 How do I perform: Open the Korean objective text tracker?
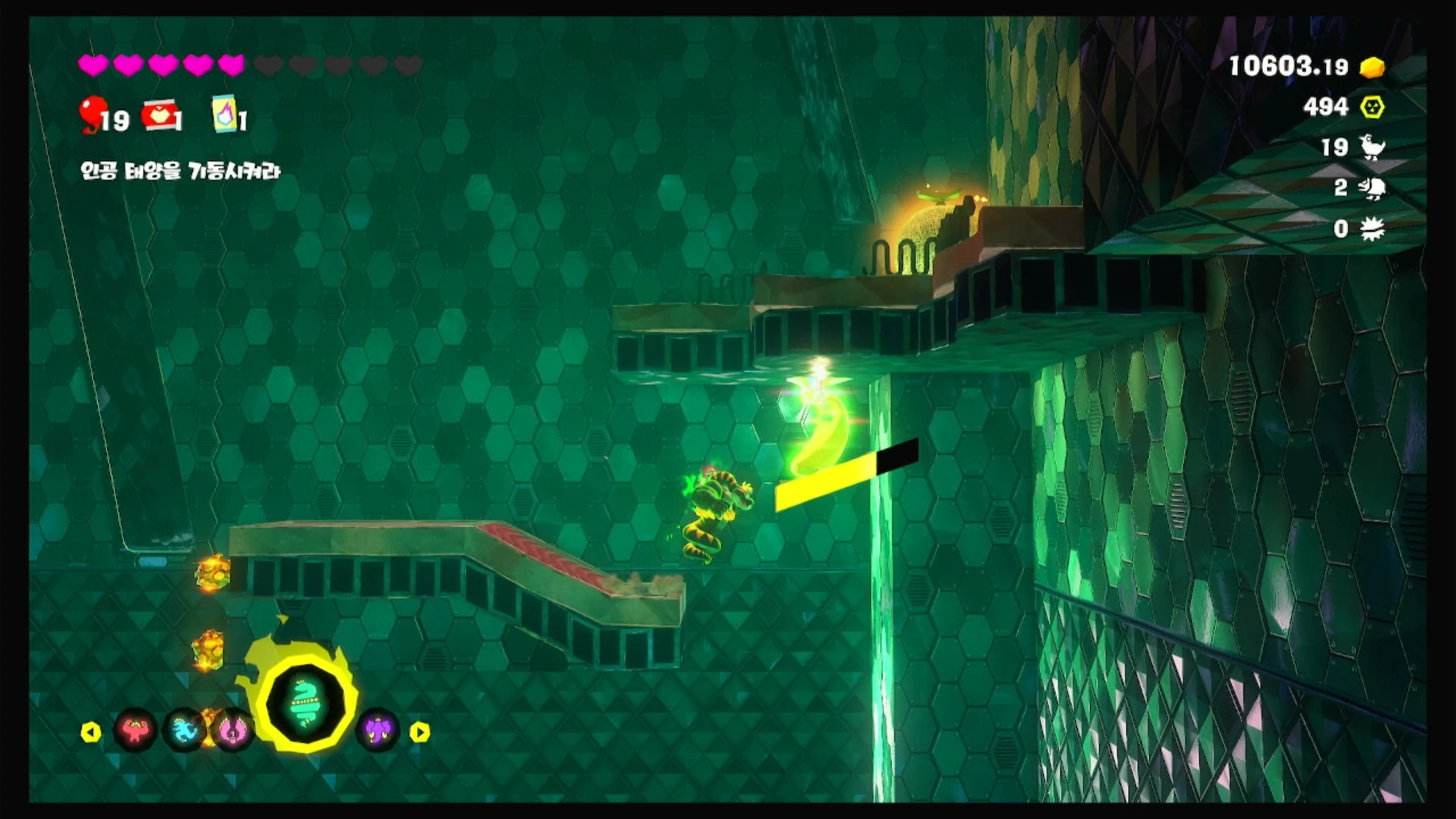click(180, 171)
